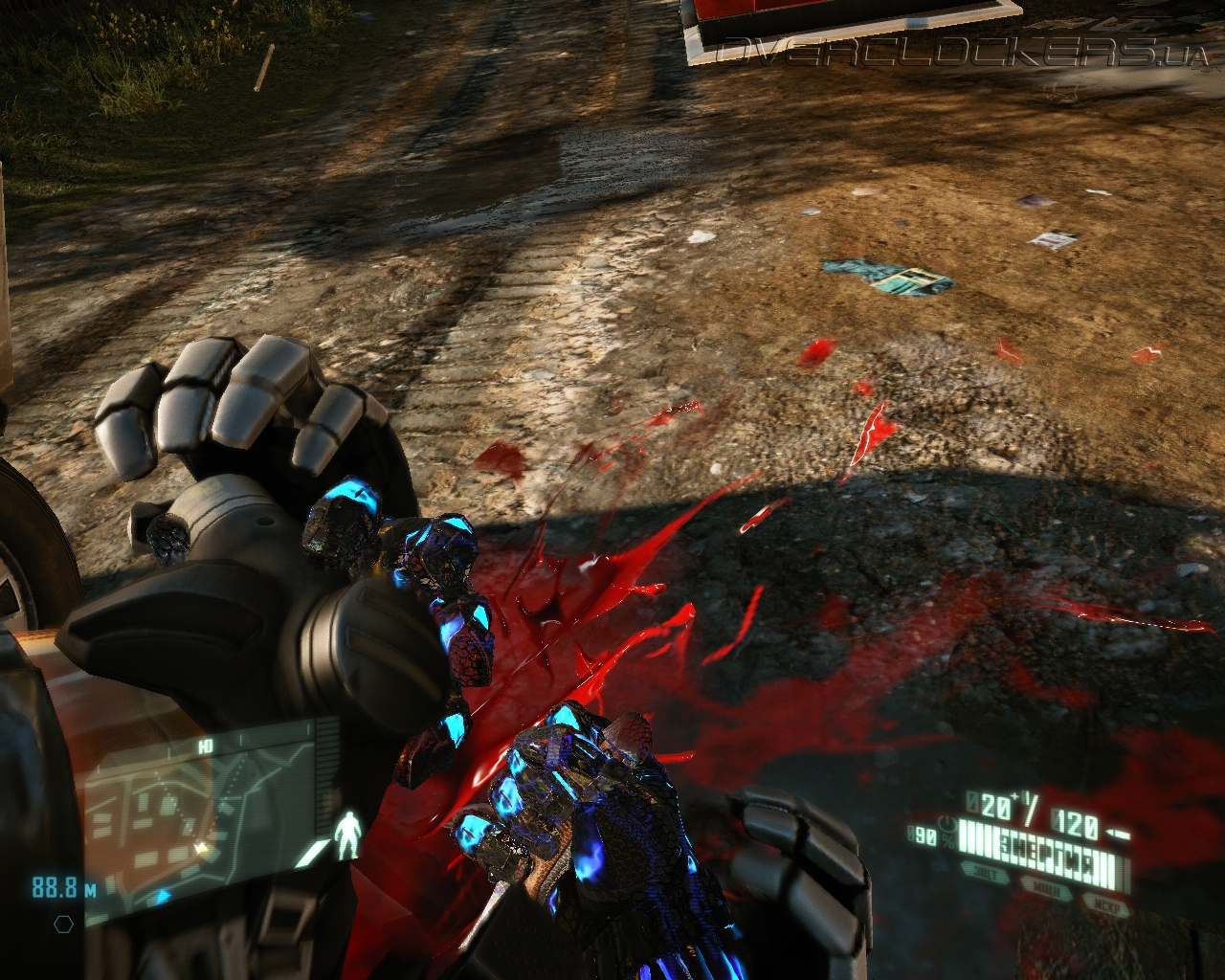Click the yellow player marker on minimap

(x=202, y=848)
